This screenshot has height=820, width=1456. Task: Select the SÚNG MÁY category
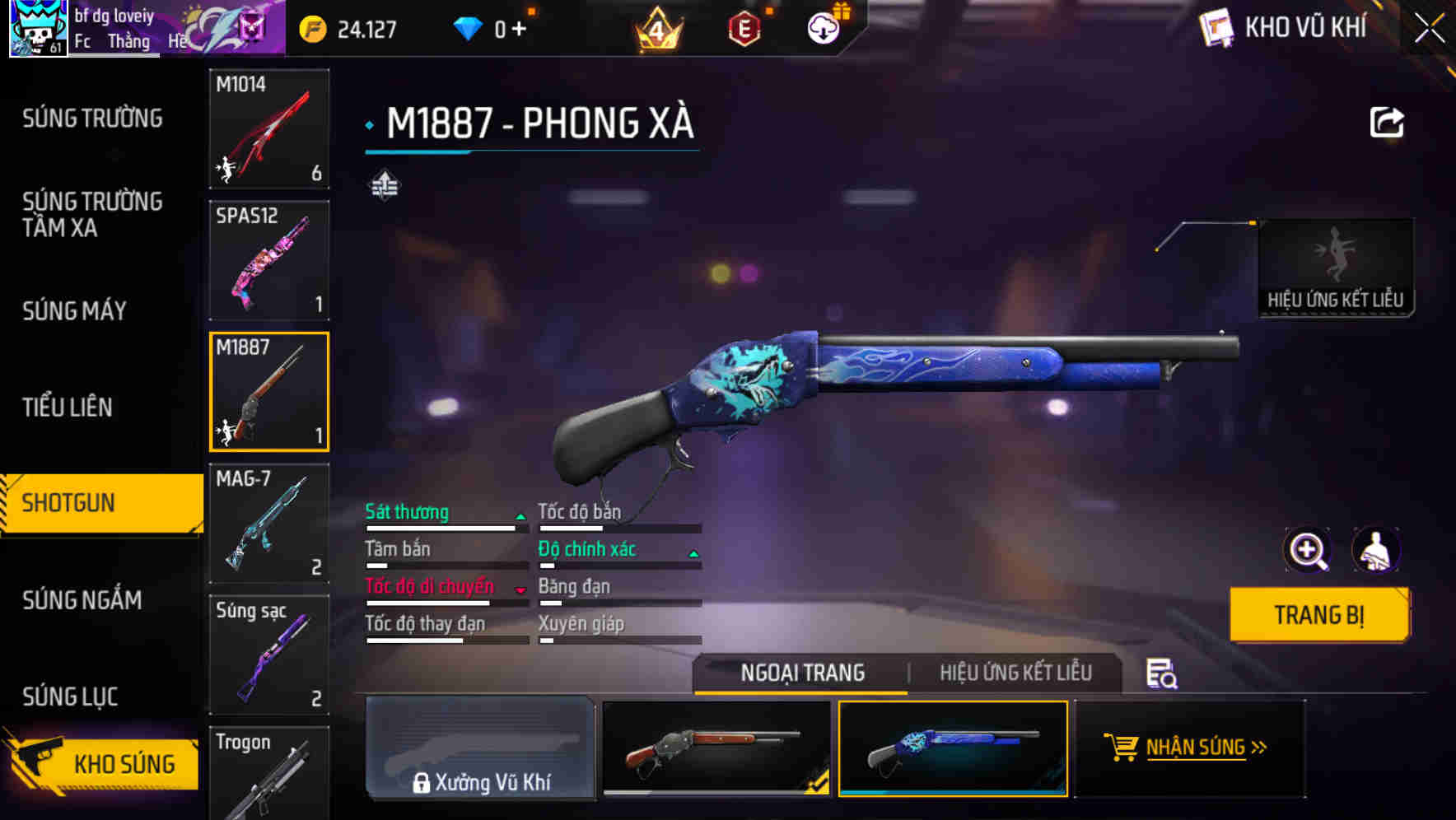tap(74, 311)
